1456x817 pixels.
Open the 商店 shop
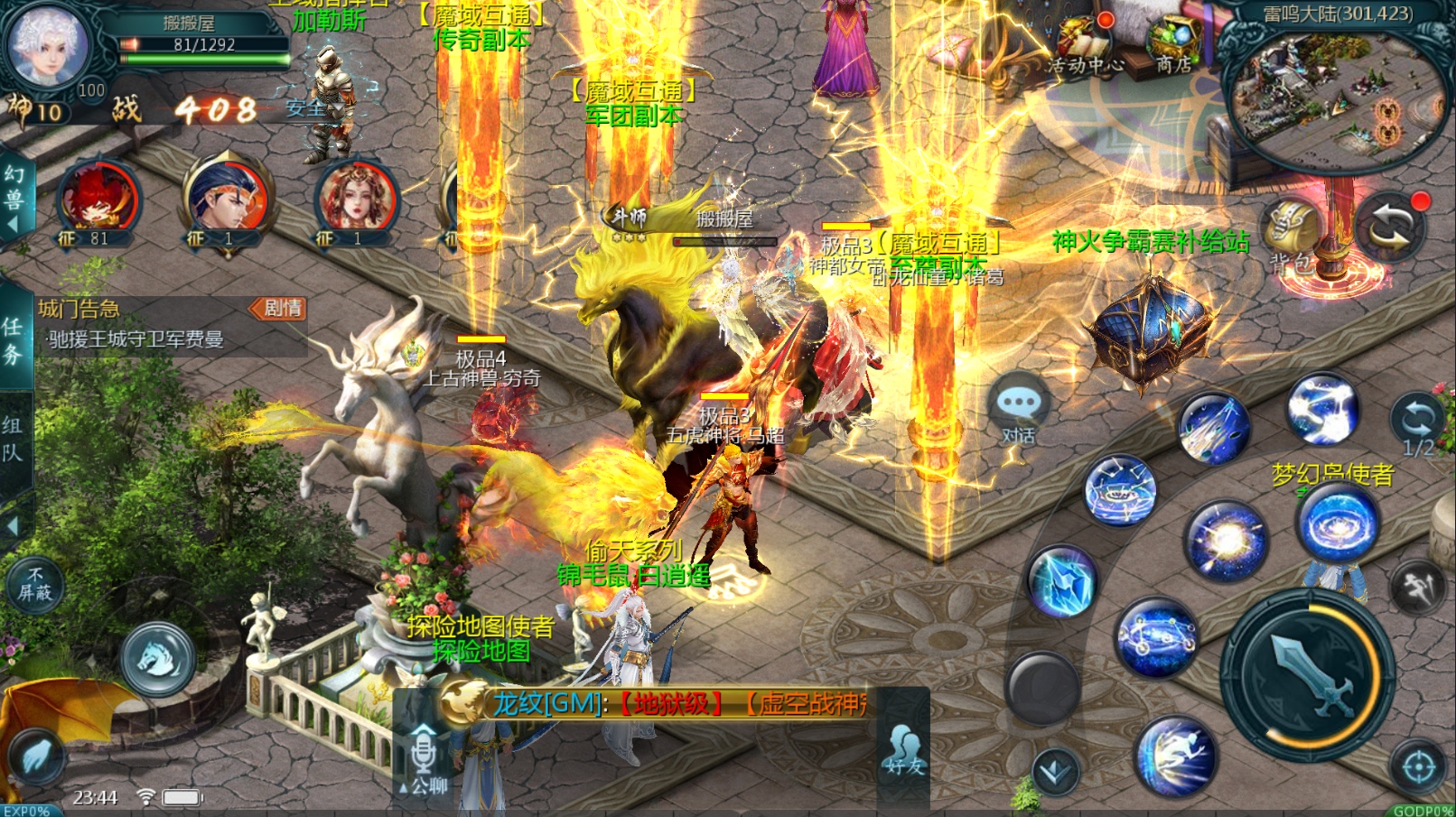point(1172,45)
